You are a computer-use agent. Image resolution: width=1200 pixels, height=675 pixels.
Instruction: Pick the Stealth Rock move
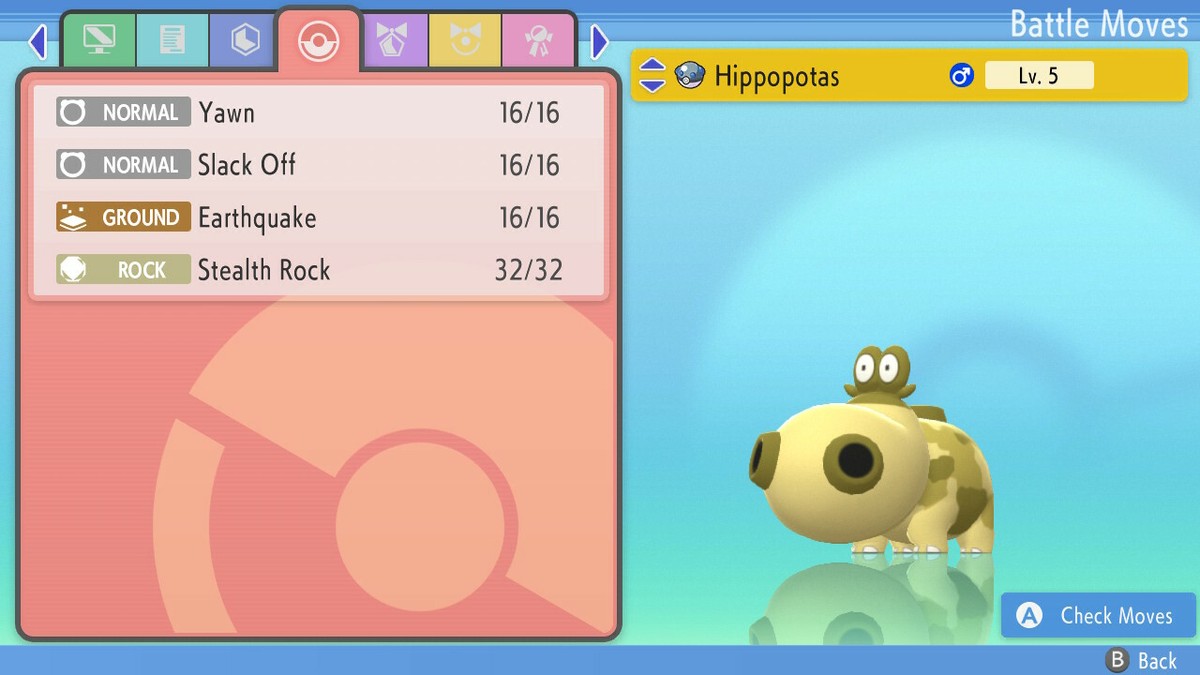pos(318,270)
